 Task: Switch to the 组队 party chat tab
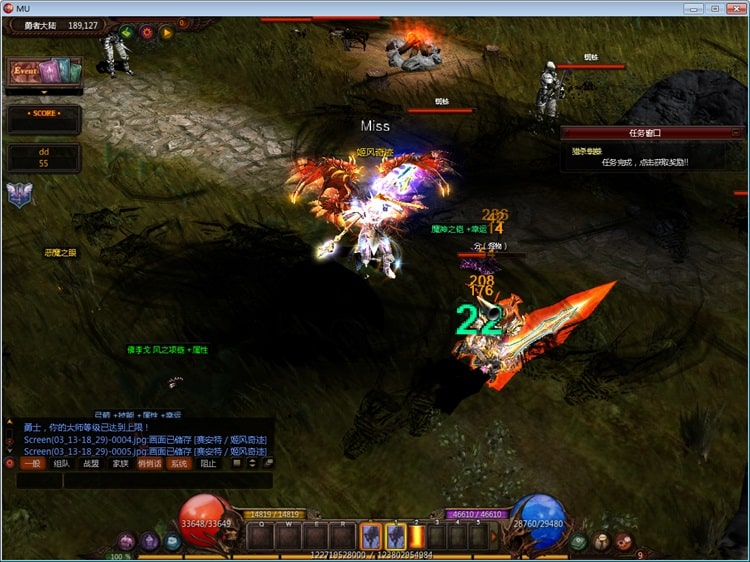click(x=62, y=464)
